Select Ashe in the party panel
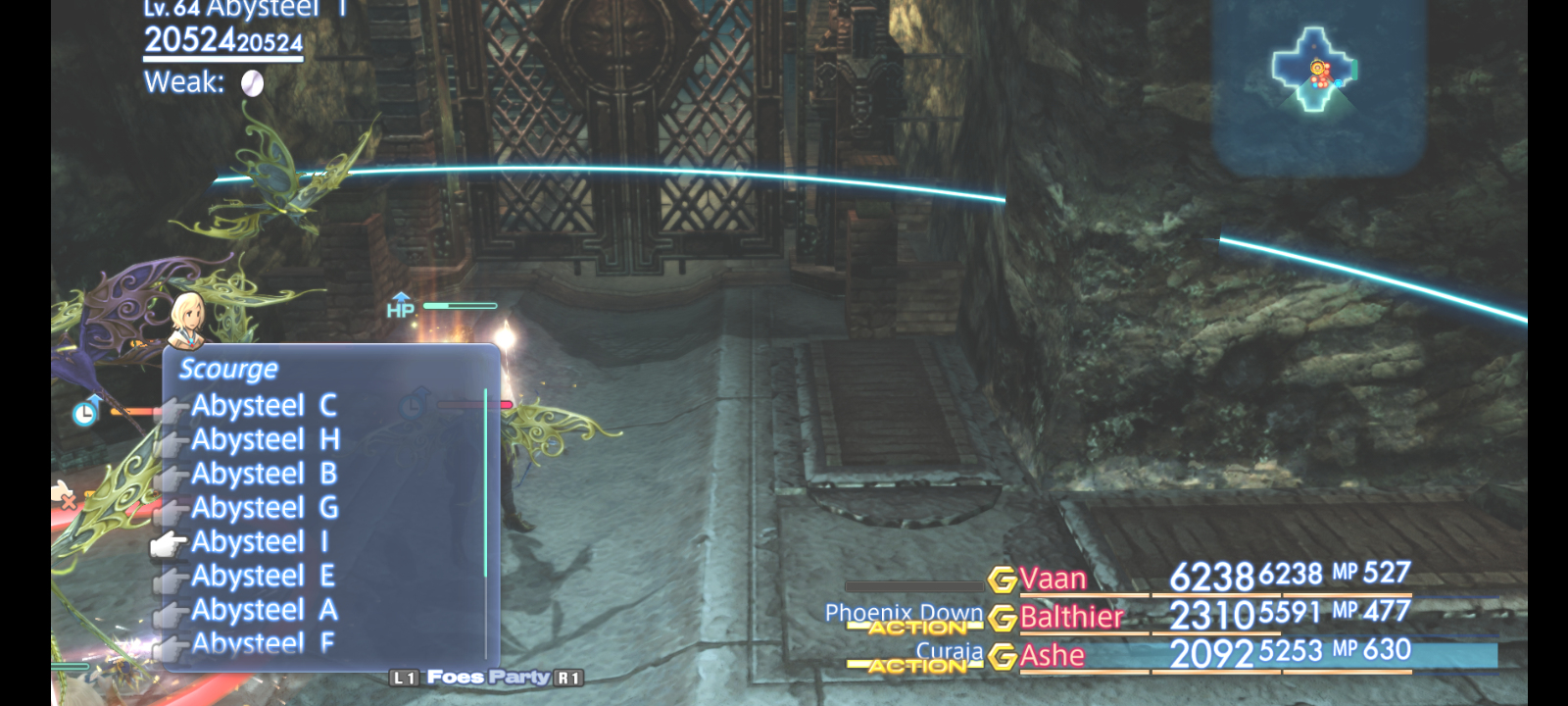This screenshot has width=1568, height=706. point(1052,655)
